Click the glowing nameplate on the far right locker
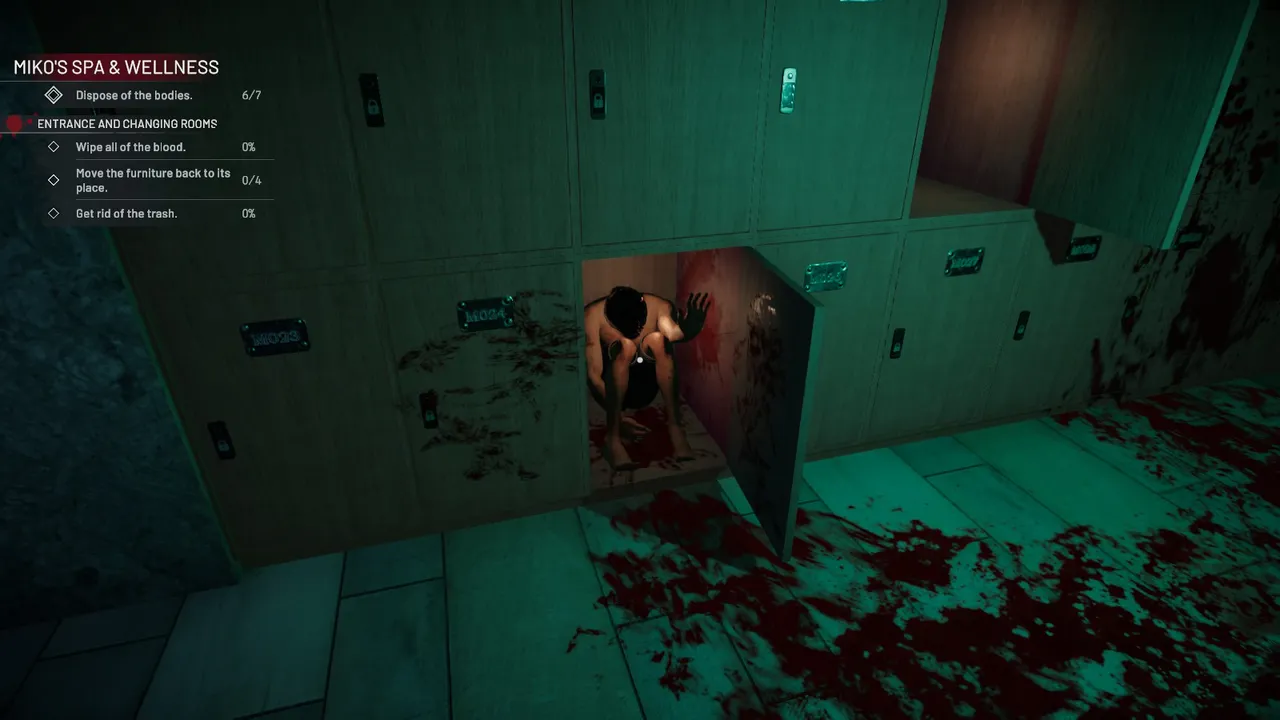 [1085, 249]
